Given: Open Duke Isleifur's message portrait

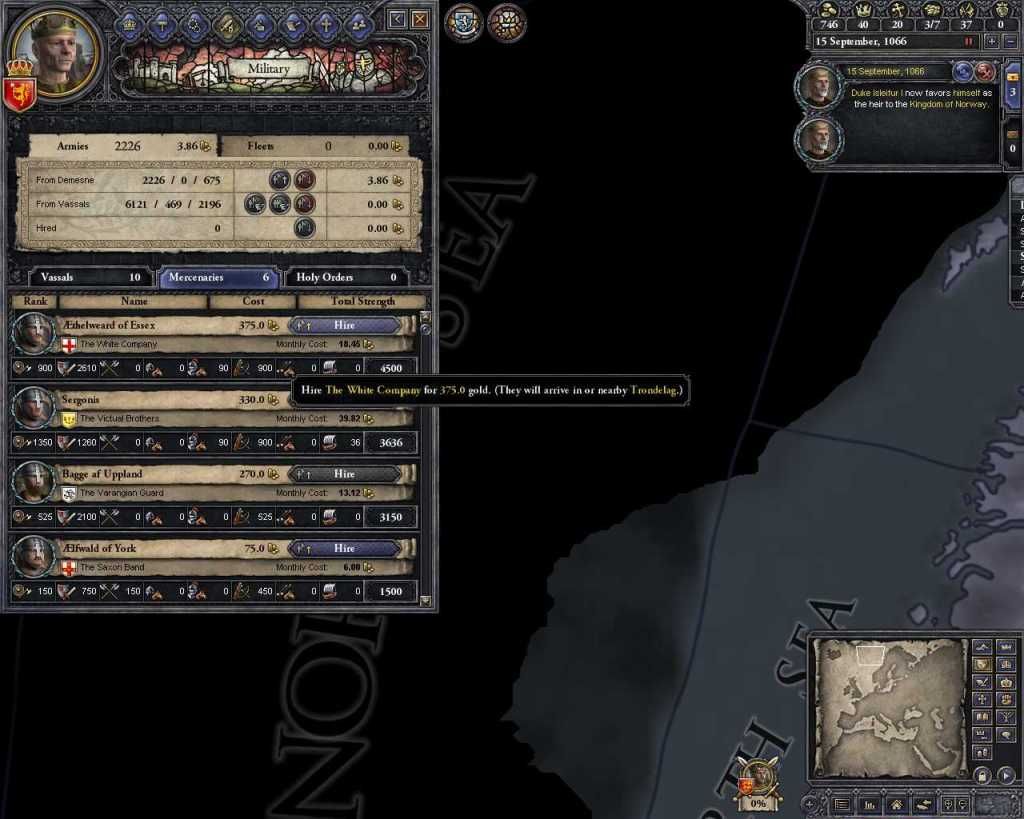Looking at the screenshot, I should pos(819,87).
